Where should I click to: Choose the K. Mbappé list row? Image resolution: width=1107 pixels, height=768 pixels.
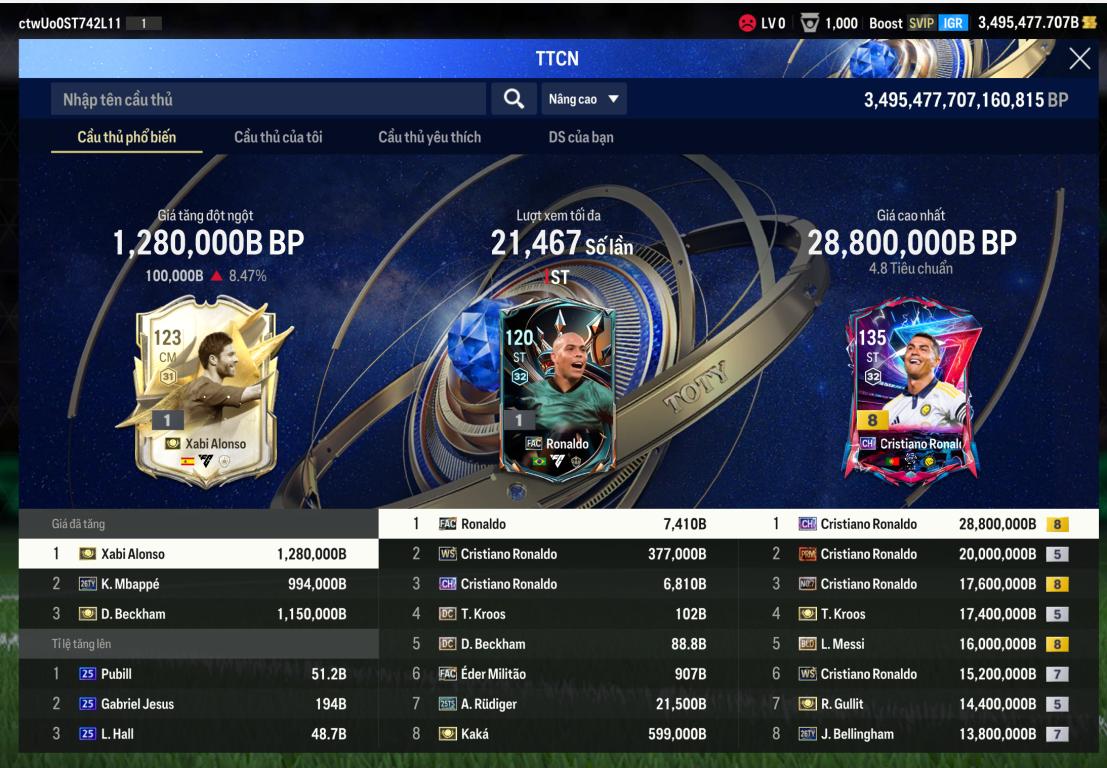click(198, 584)
